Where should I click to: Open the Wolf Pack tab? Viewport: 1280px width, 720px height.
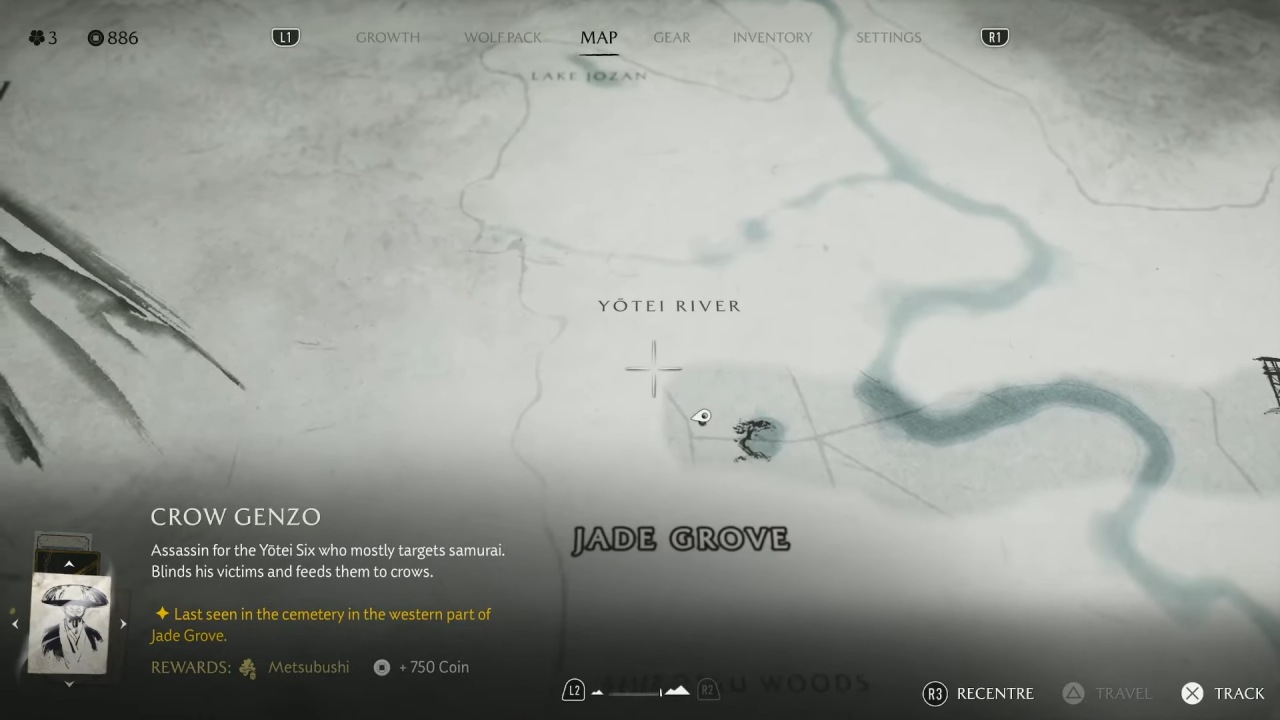[502, 38]
